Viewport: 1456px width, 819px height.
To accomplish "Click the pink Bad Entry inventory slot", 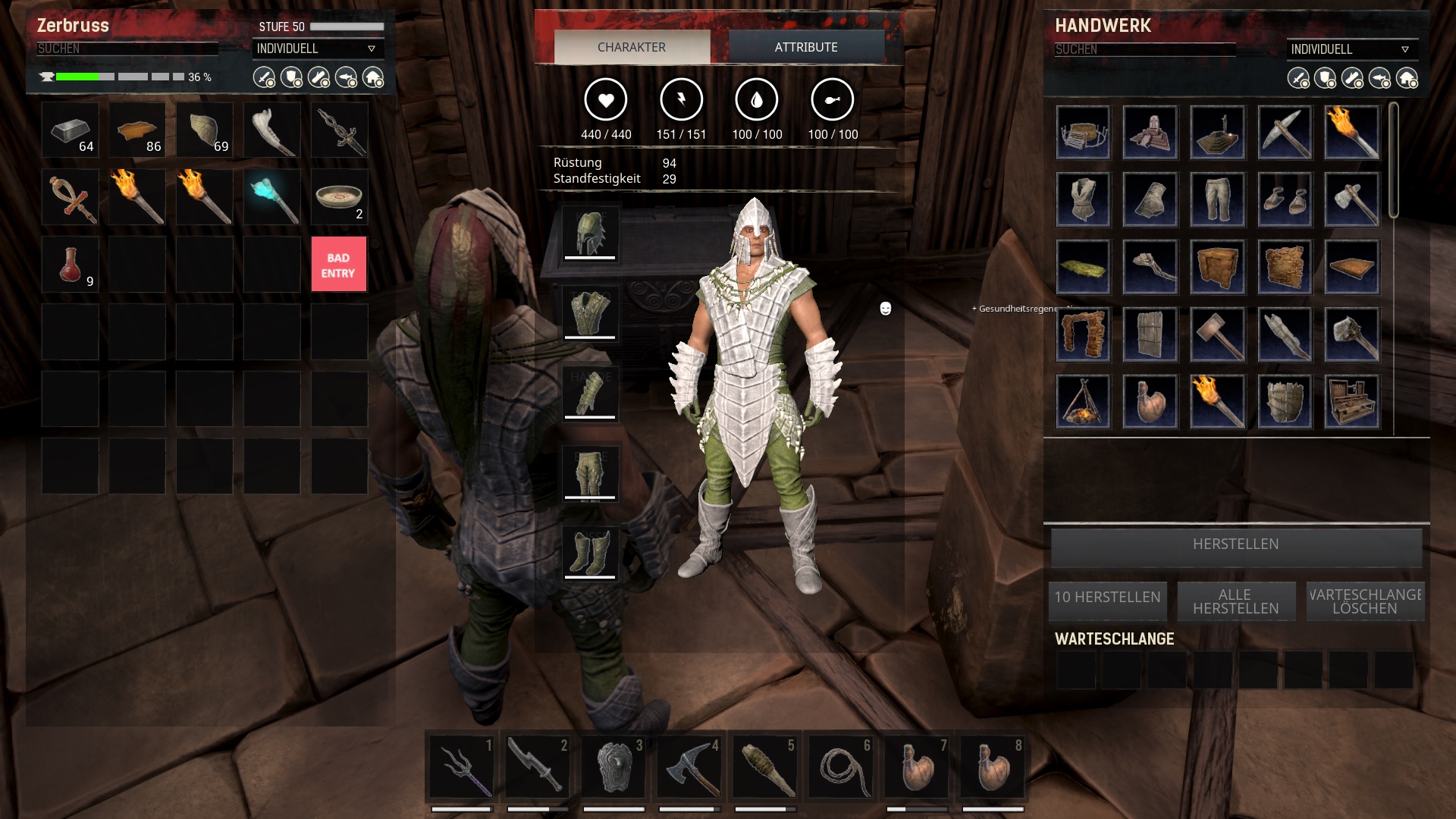I will click(338, 265).
